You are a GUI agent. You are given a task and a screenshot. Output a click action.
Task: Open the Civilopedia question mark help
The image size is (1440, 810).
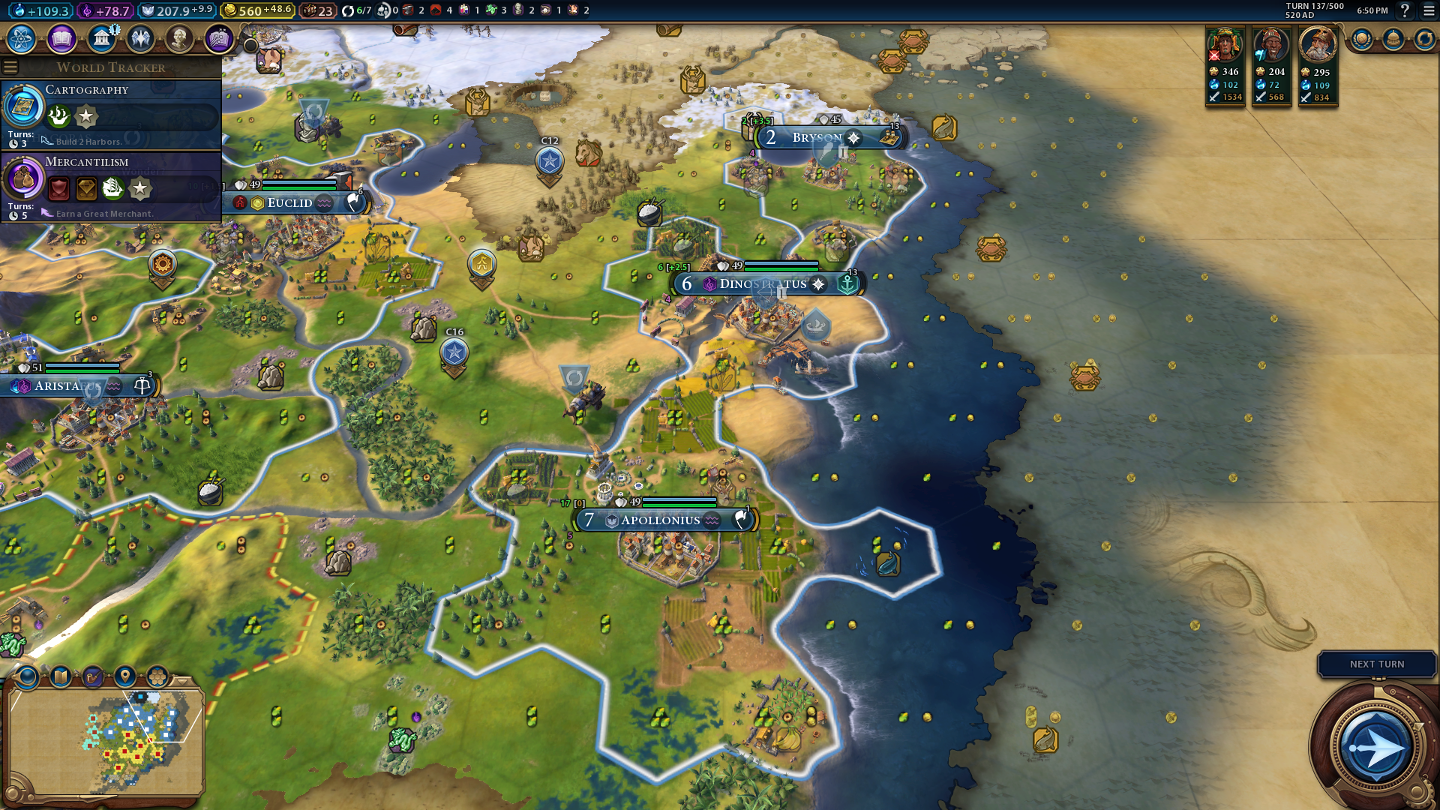1404,11
